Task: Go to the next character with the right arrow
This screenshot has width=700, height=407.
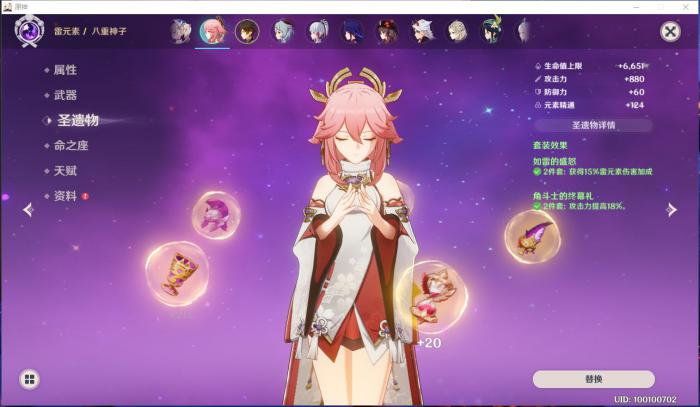Action: pyautogui.click(x=672, y=209)
